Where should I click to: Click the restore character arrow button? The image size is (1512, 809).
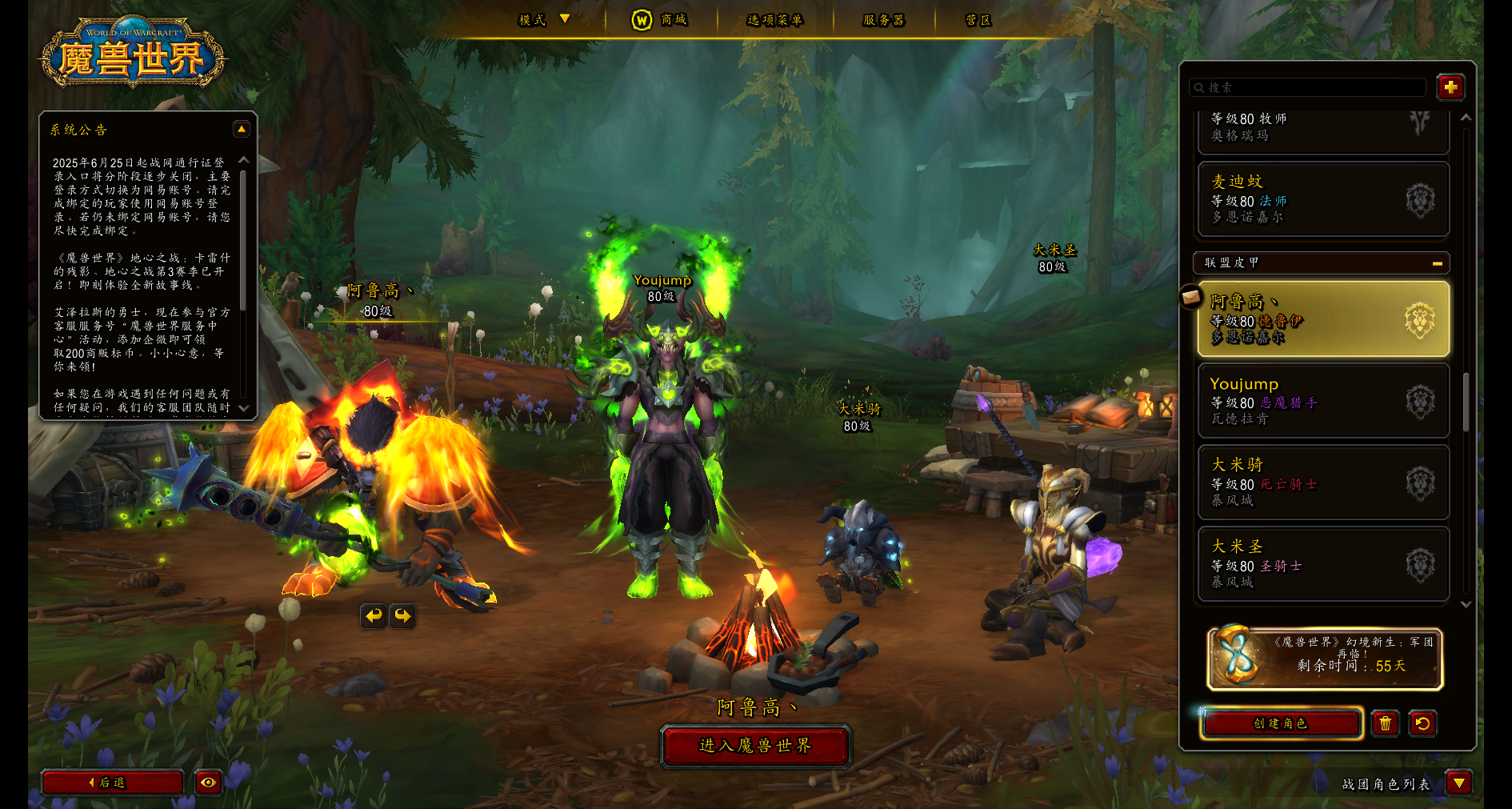[x=1422, y=723]
